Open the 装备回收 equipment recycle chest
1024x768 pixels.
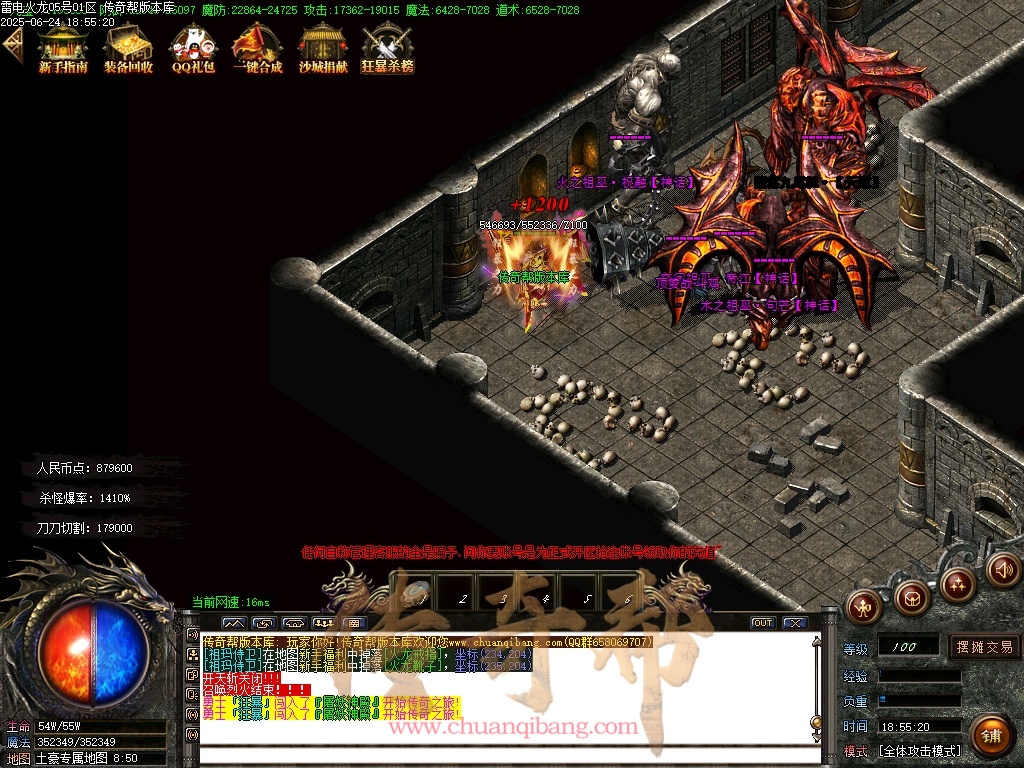(128, 48)
